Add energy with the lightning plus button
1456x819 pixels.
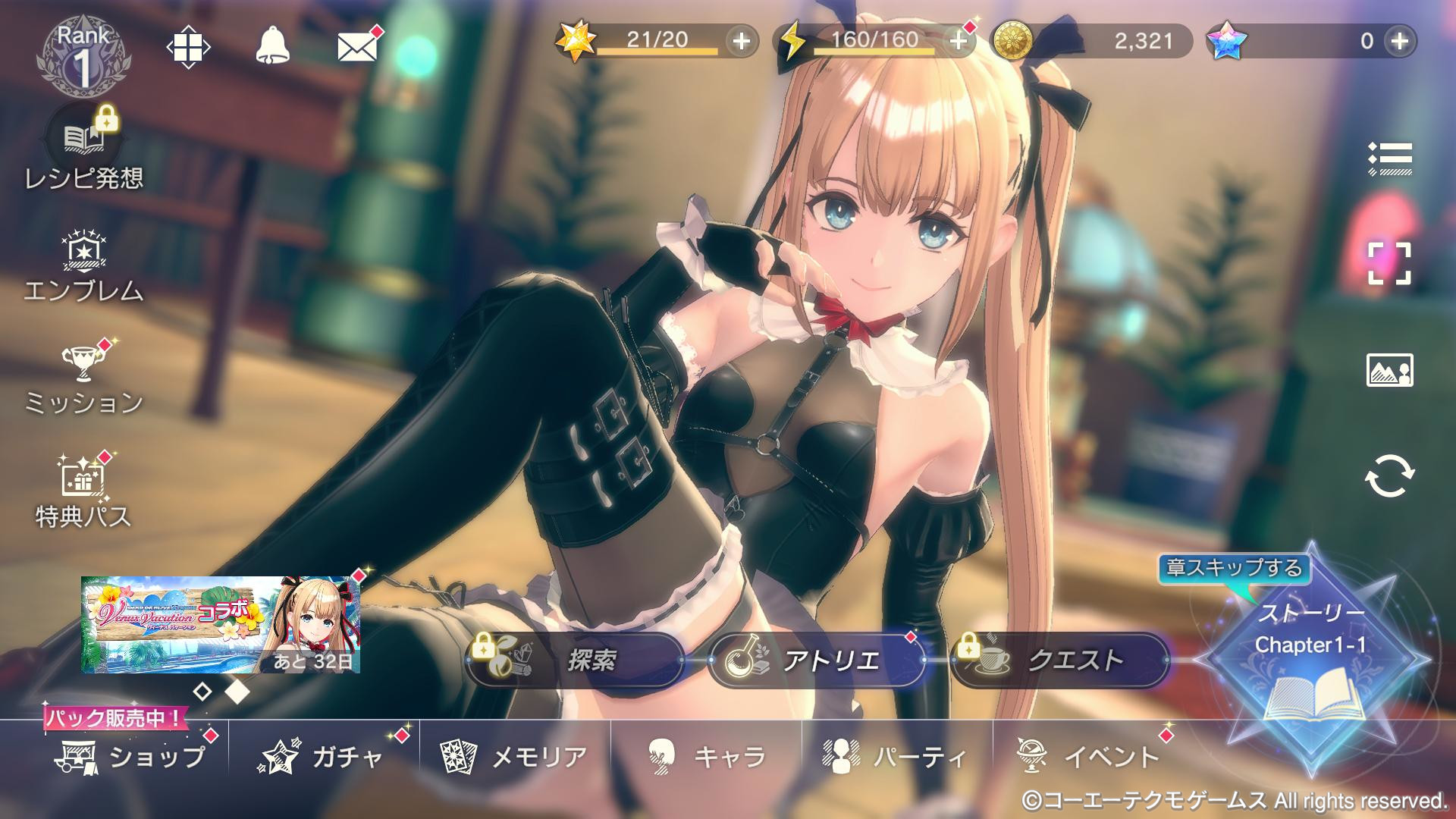pyautogui.click(x=959, y=41)
